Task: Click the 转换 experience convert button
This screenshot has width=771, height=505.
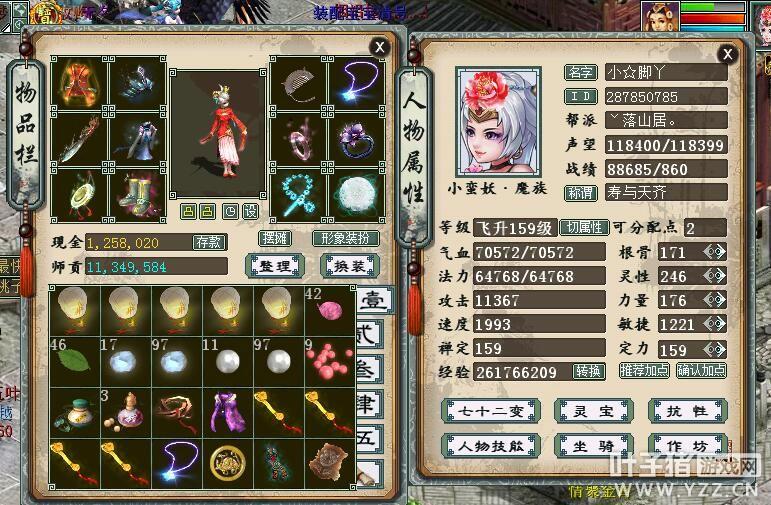Action: 589,371
